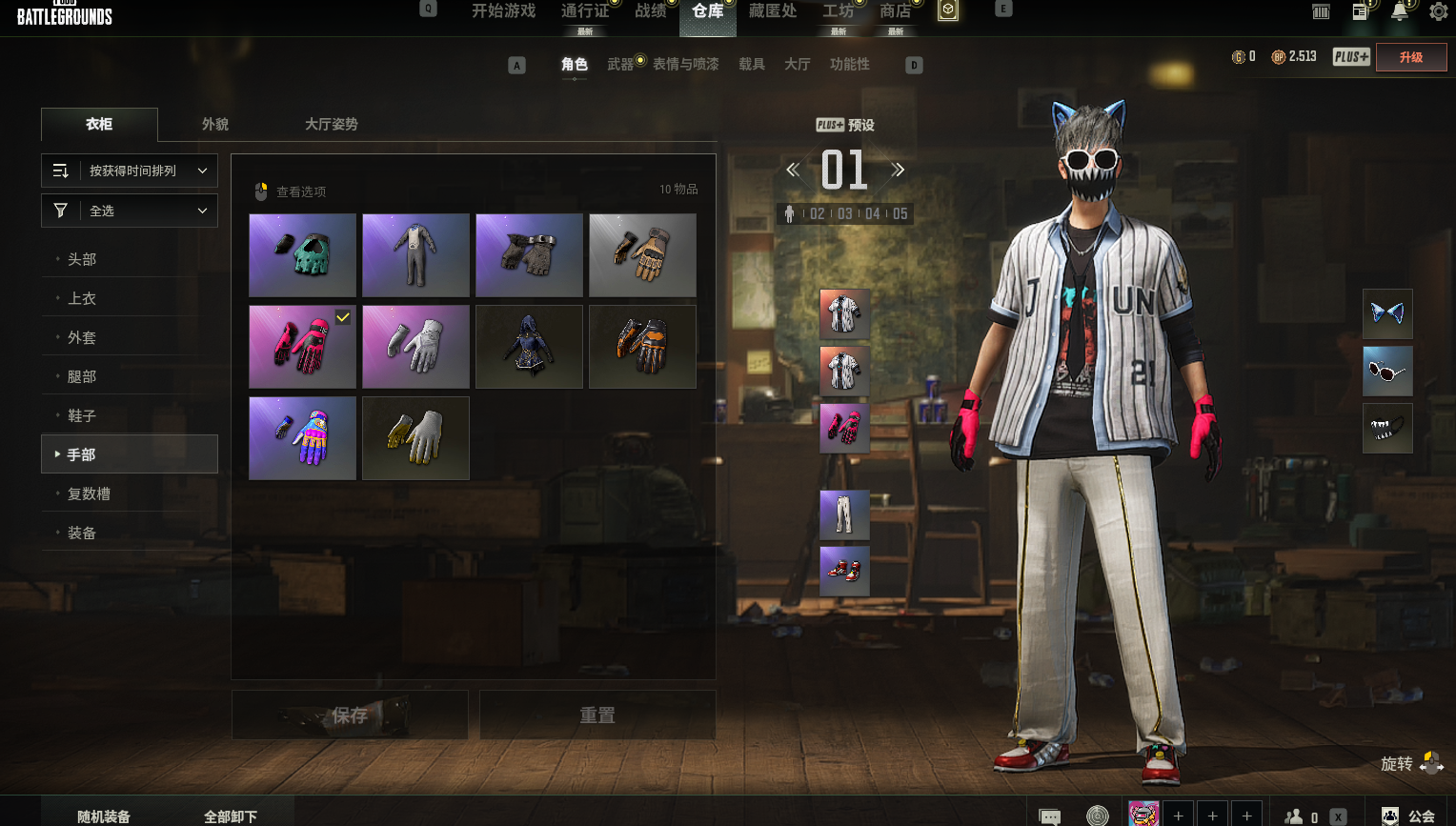Switch to the 武器 weapons sub-tab
The width and height of the screenshot is (1456, 826).
[620, 64]
